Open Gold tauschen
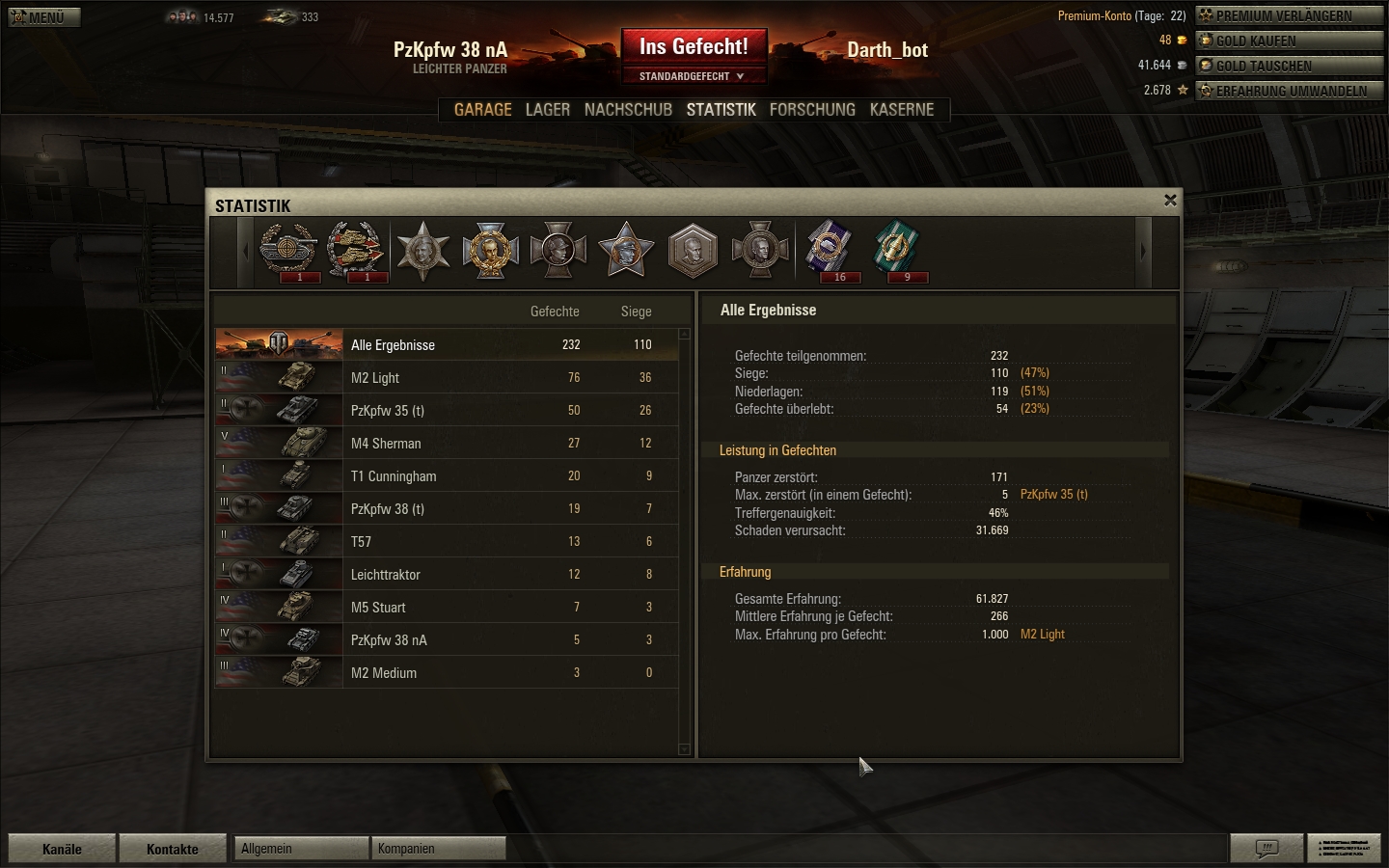This screenshot has height=868, width=1389. (x=1289, y=66)
